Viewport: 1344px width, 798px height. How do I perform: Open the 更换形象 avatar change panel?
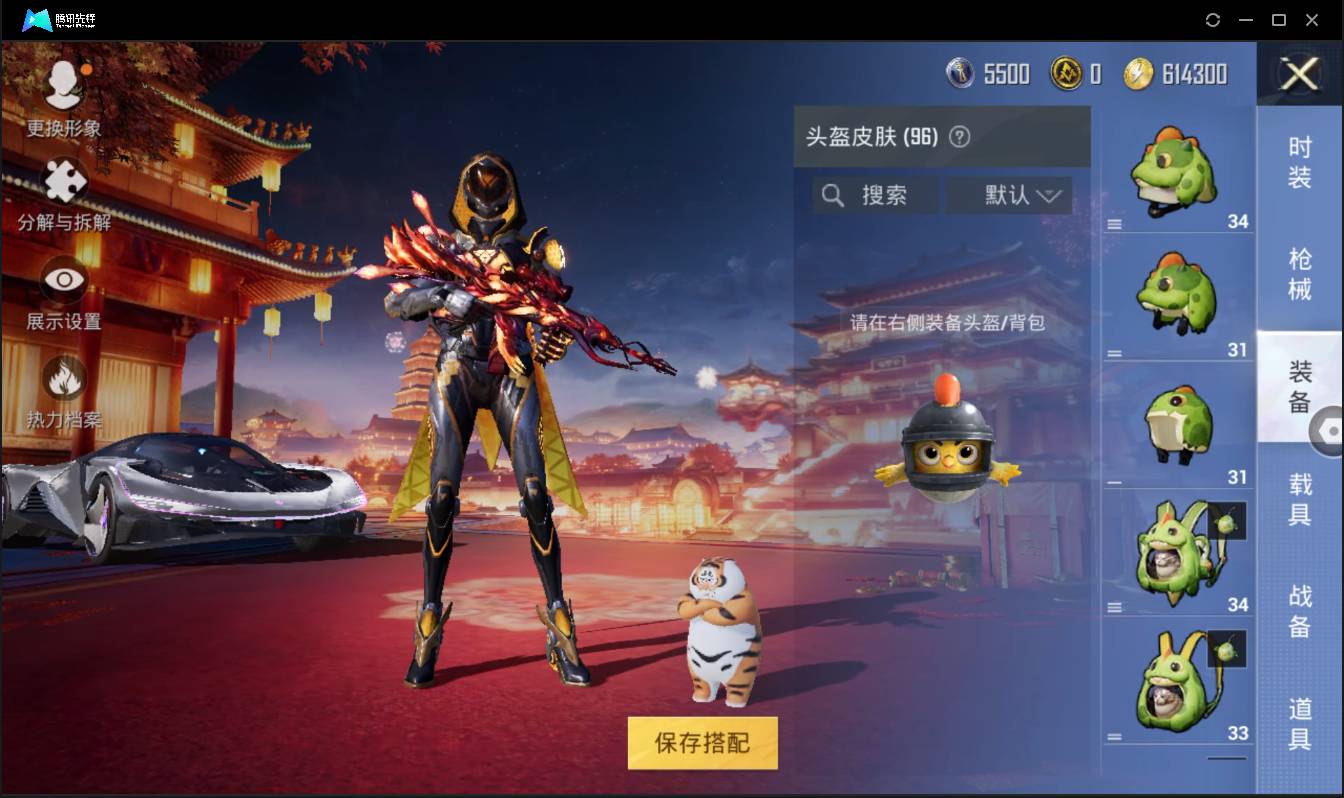click(x=60, y=95)
